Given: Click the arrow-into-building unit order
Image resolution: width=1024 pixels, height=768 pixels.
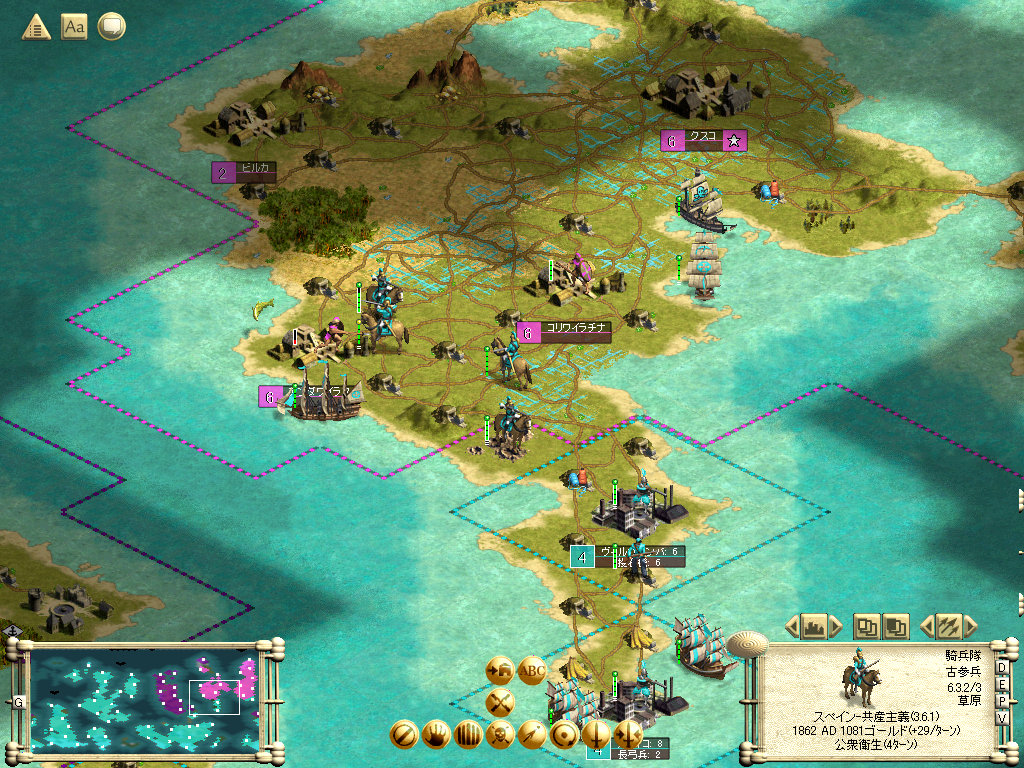Looking at the screenshot, I should pyautogui.click(x=500, y=669).
